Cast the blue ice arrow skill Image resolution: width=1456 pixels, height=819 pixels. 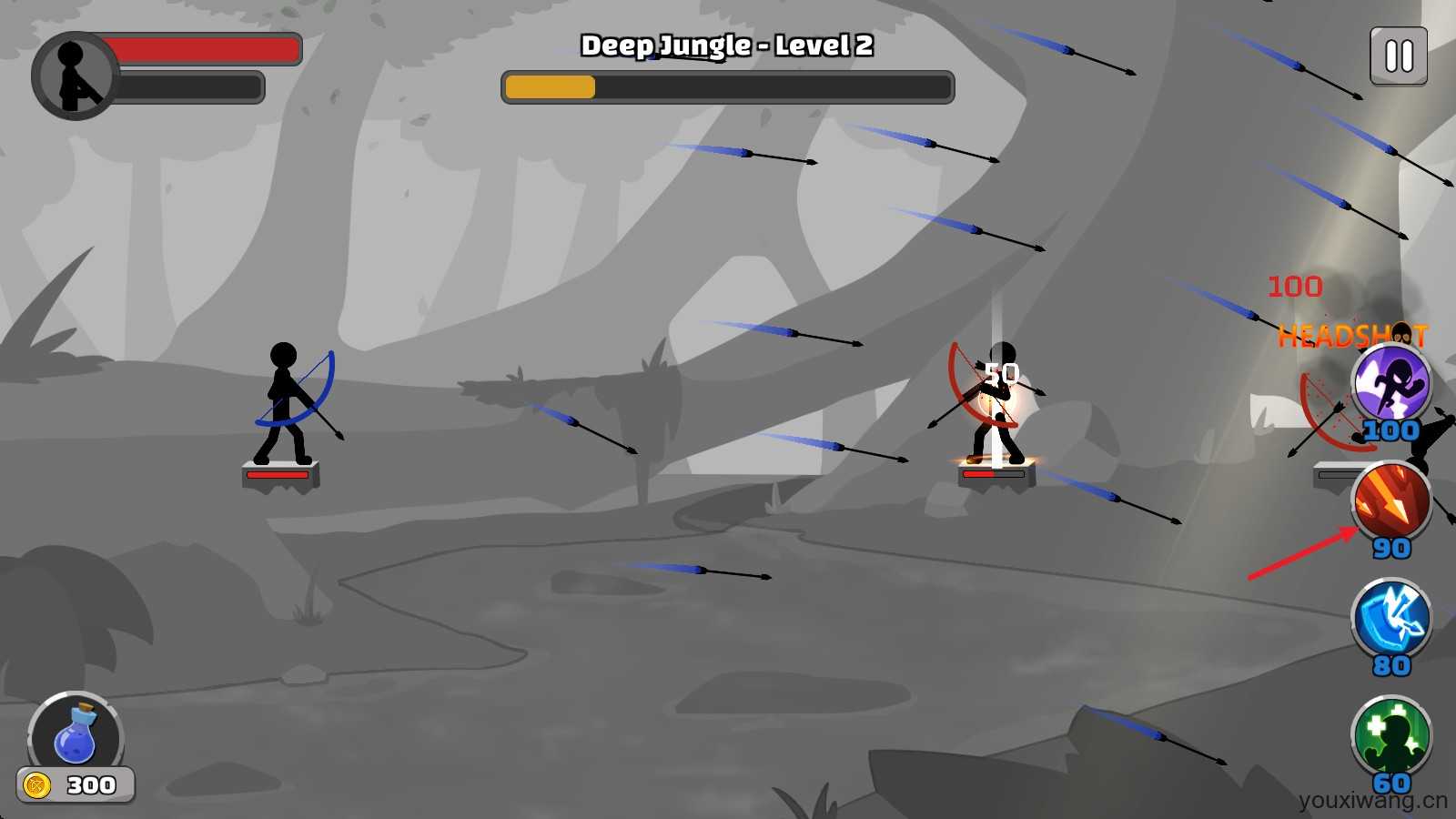1390,620
